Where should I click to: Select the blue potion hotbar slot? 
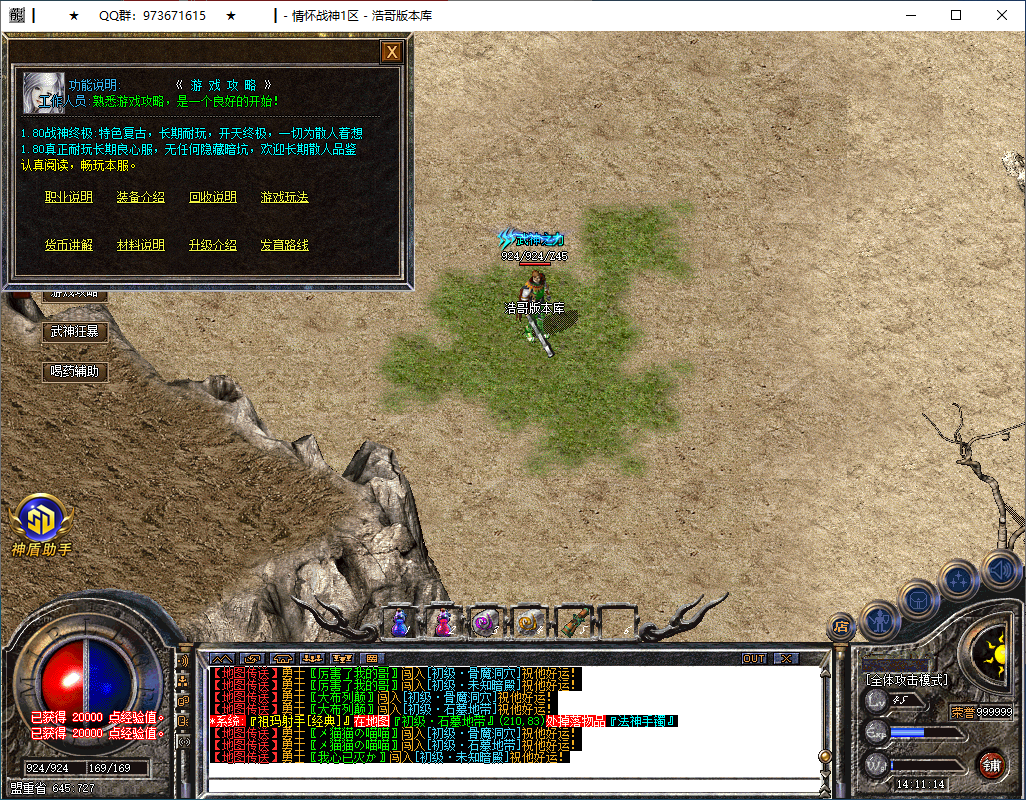(399, 622)
